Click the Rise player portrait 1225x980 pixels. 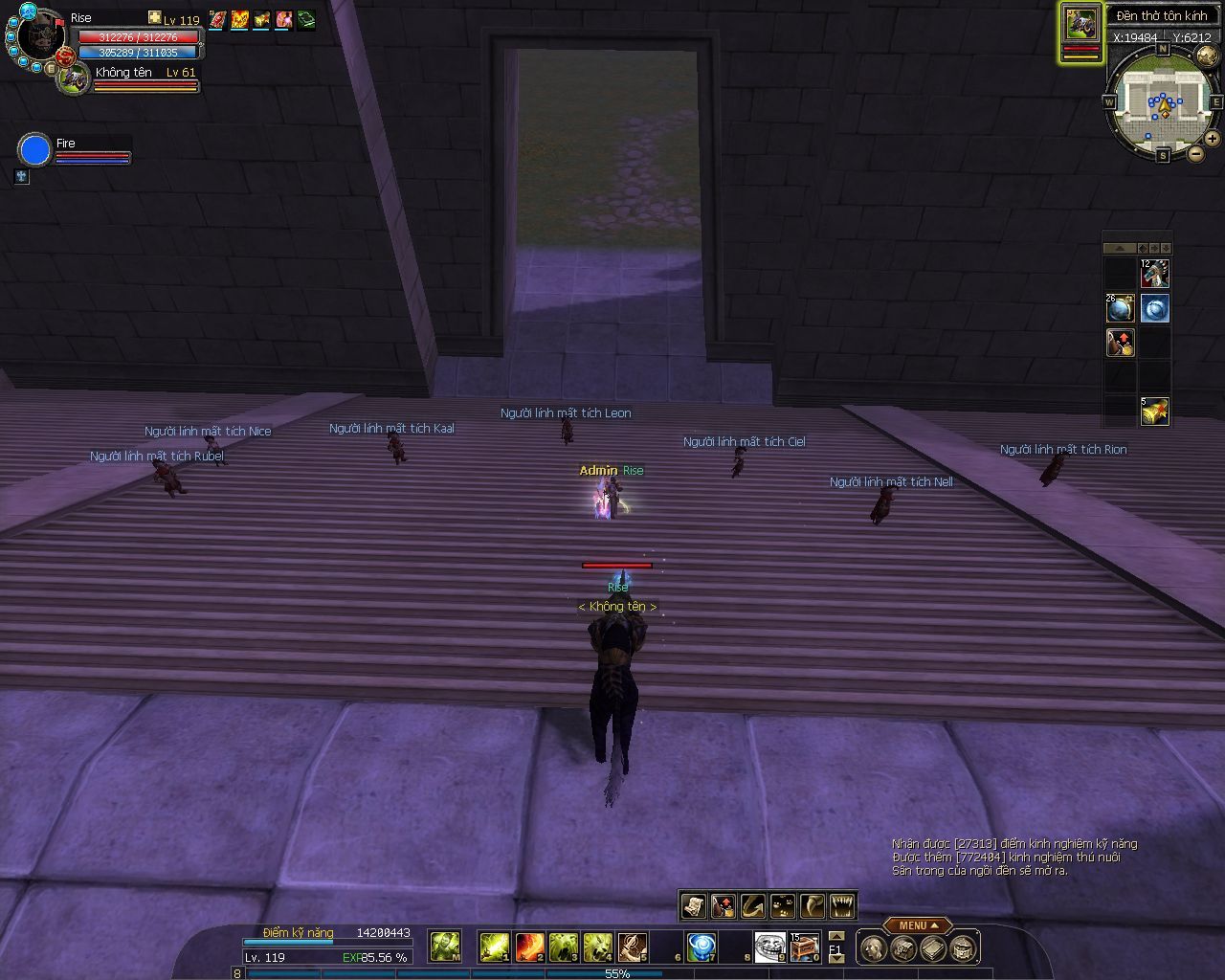[38, 38]
